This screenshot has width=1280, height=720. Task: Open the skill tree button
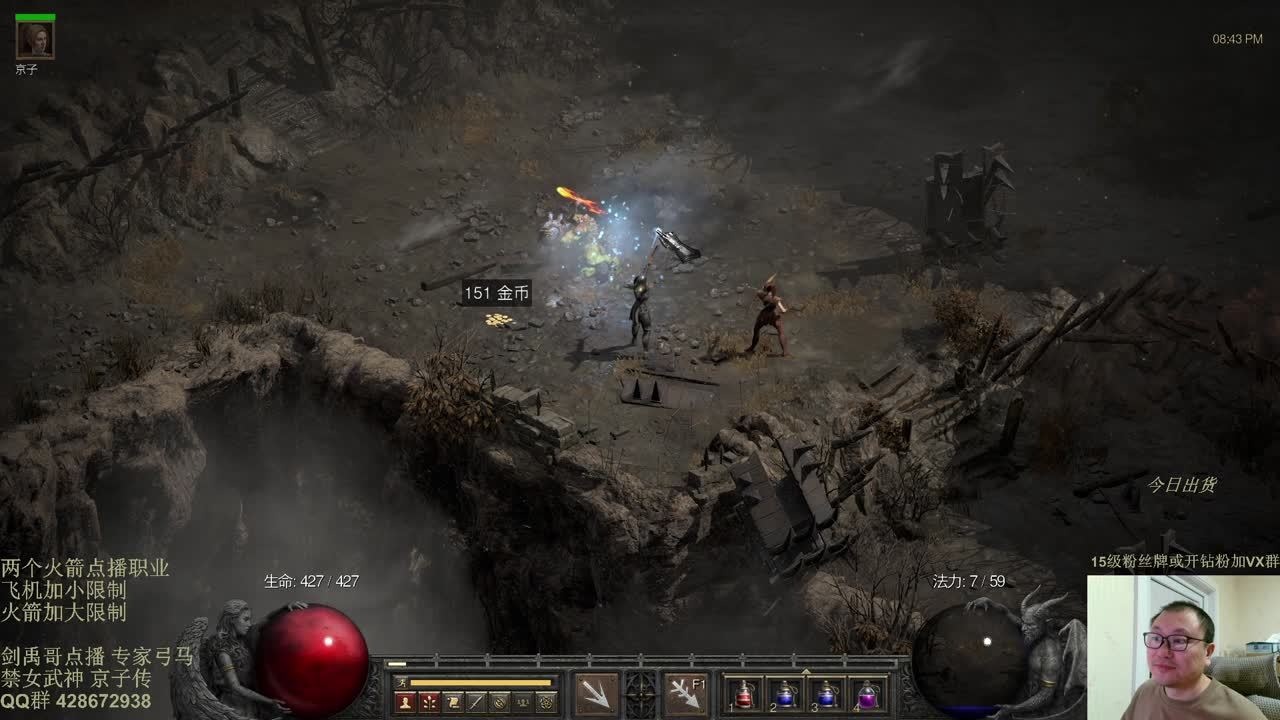(429, 702)
